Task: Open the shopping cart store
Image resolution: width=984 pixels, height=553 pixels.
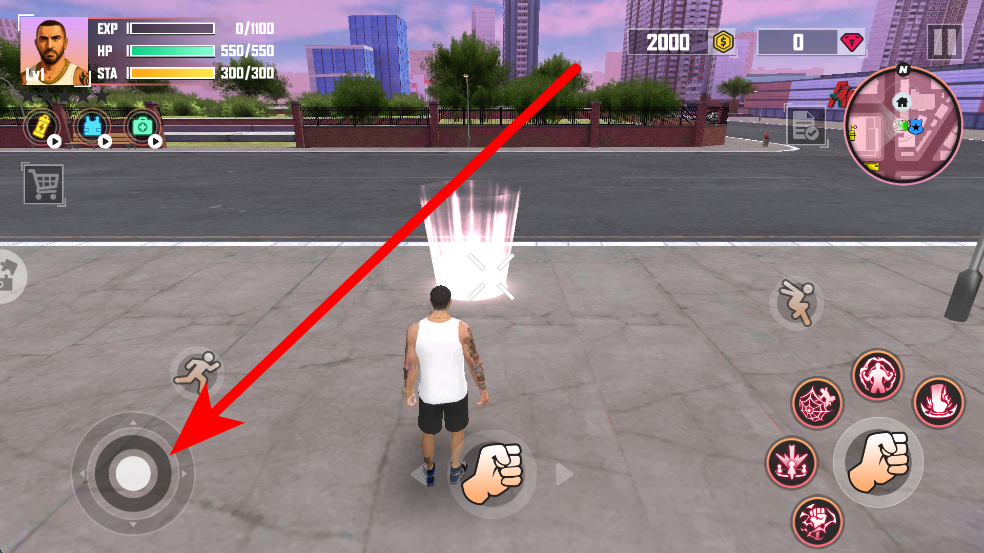Action: point(43,183)
